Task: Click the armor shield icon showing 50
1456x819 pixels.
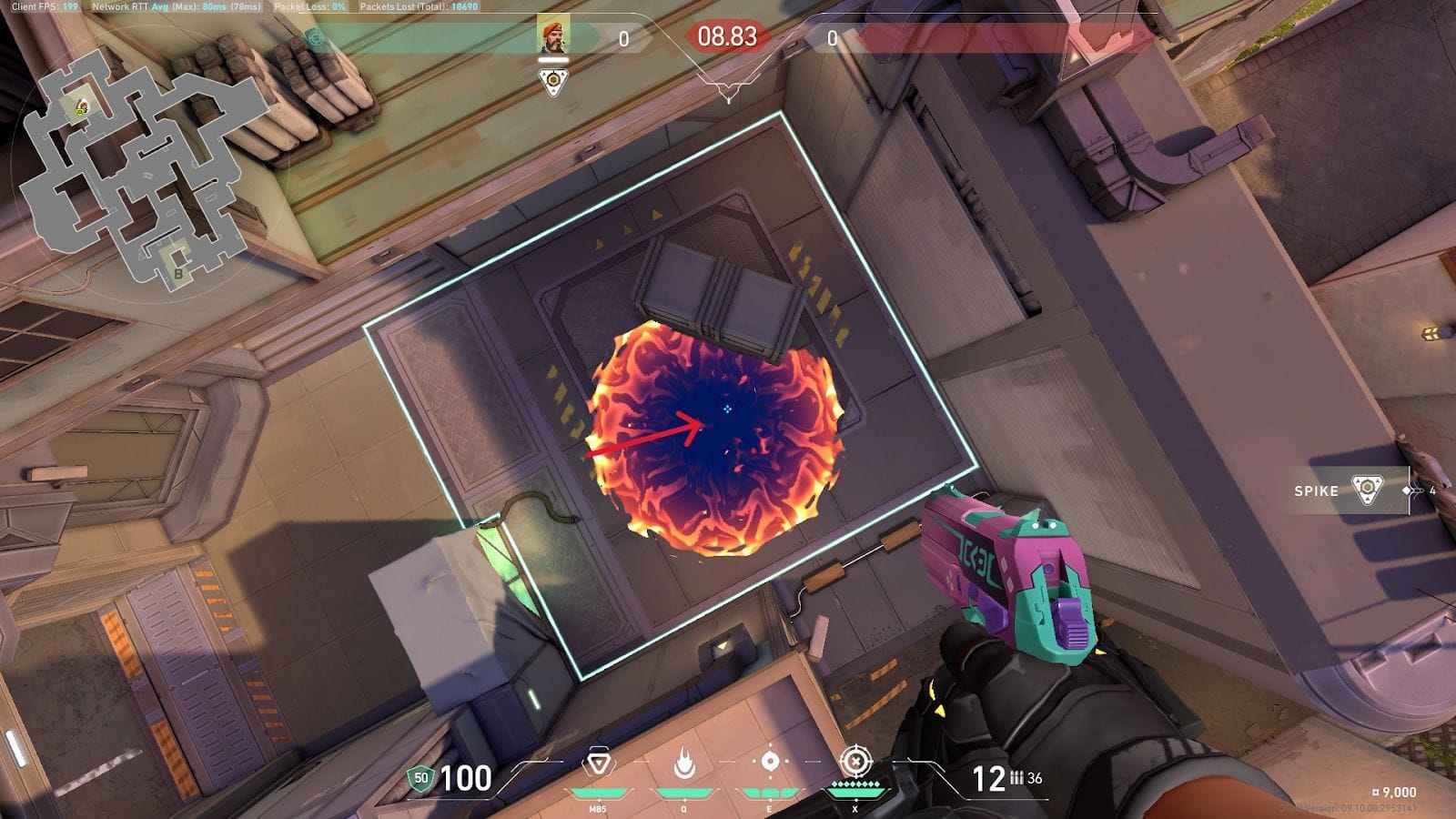Action: pos(419,780)
